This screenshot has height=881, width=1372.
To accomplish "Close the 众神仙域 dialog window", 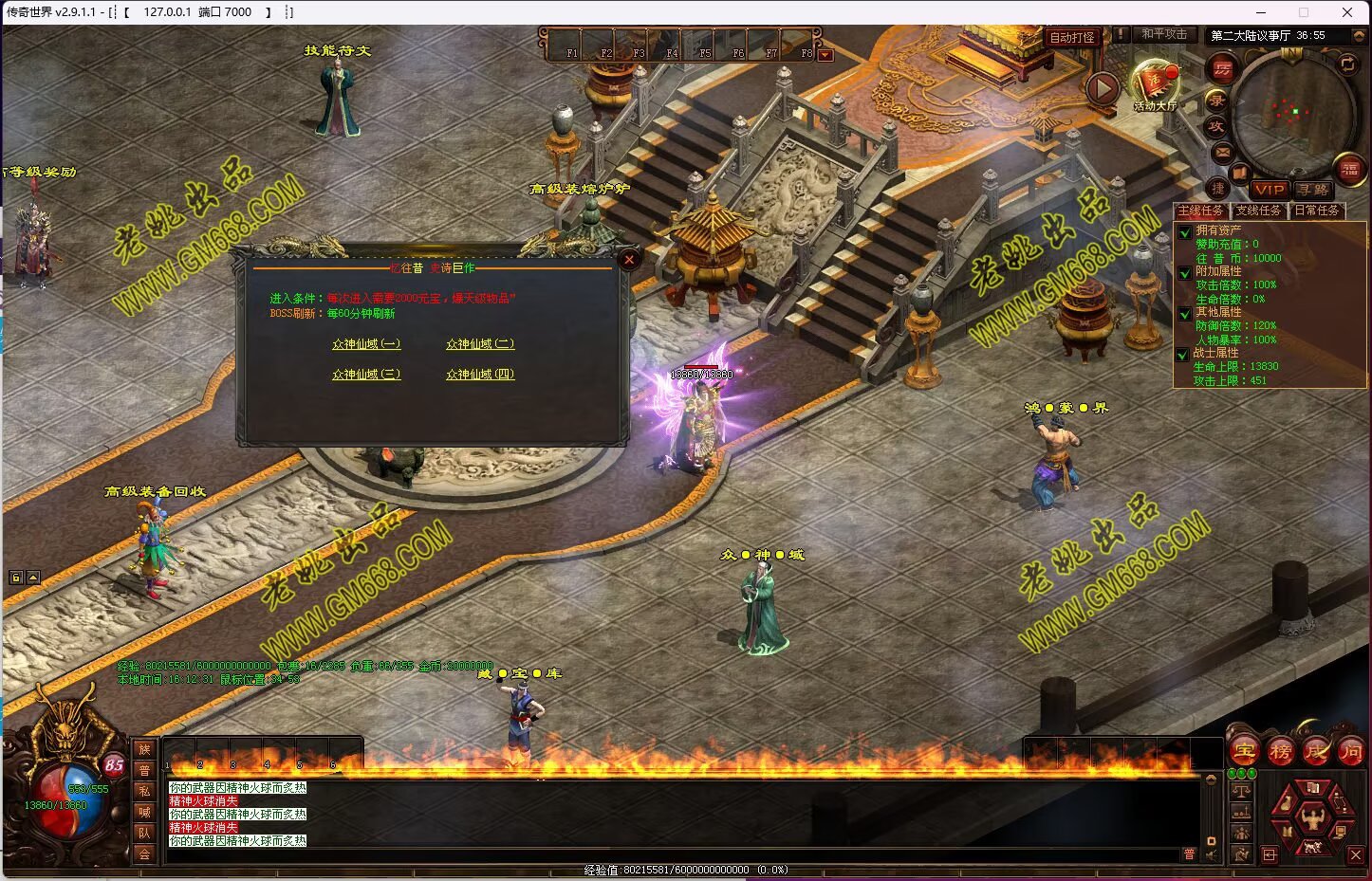I will click(628, 259).
